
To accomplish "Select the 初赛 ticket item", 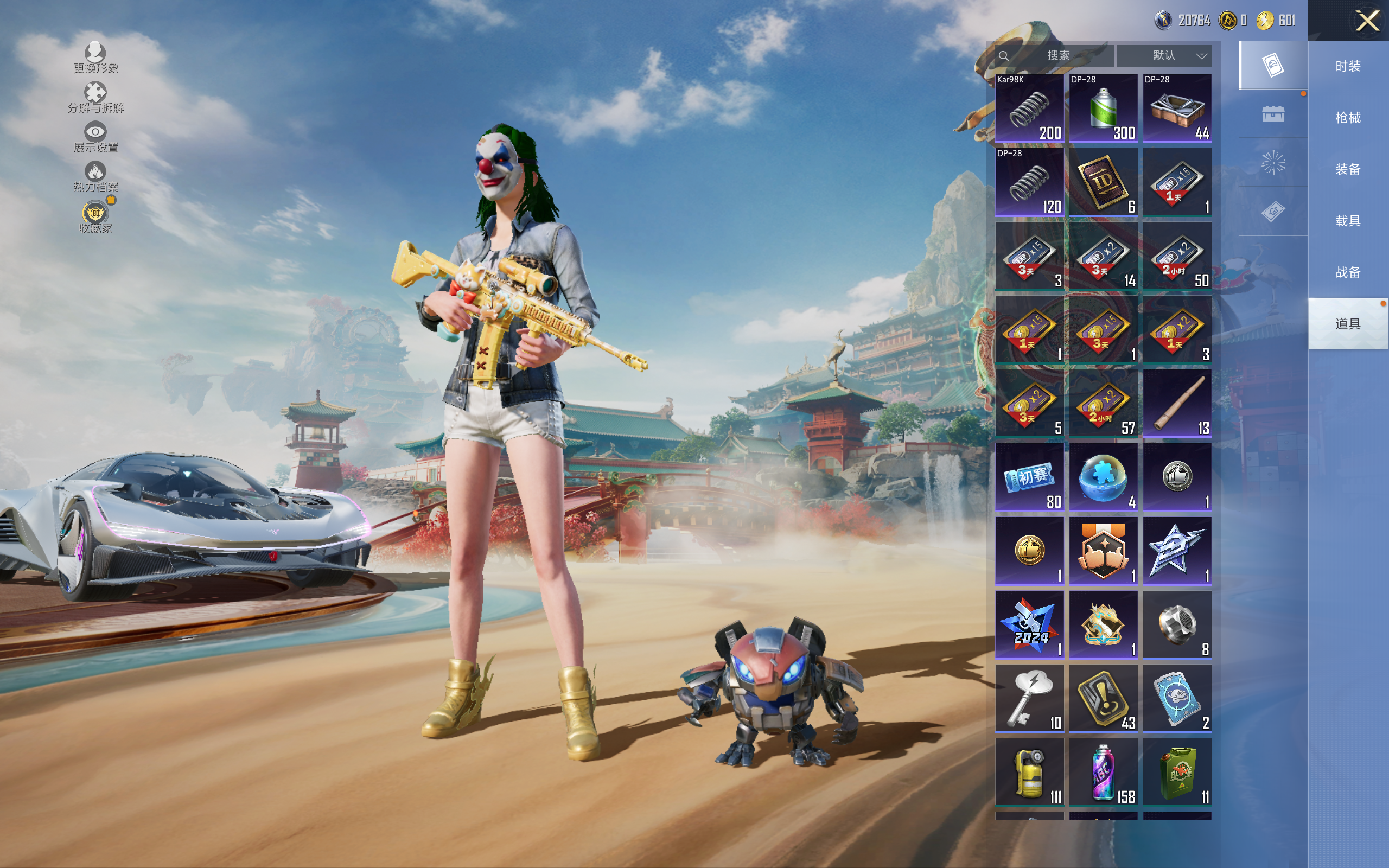I will (x=1029, y=477).
